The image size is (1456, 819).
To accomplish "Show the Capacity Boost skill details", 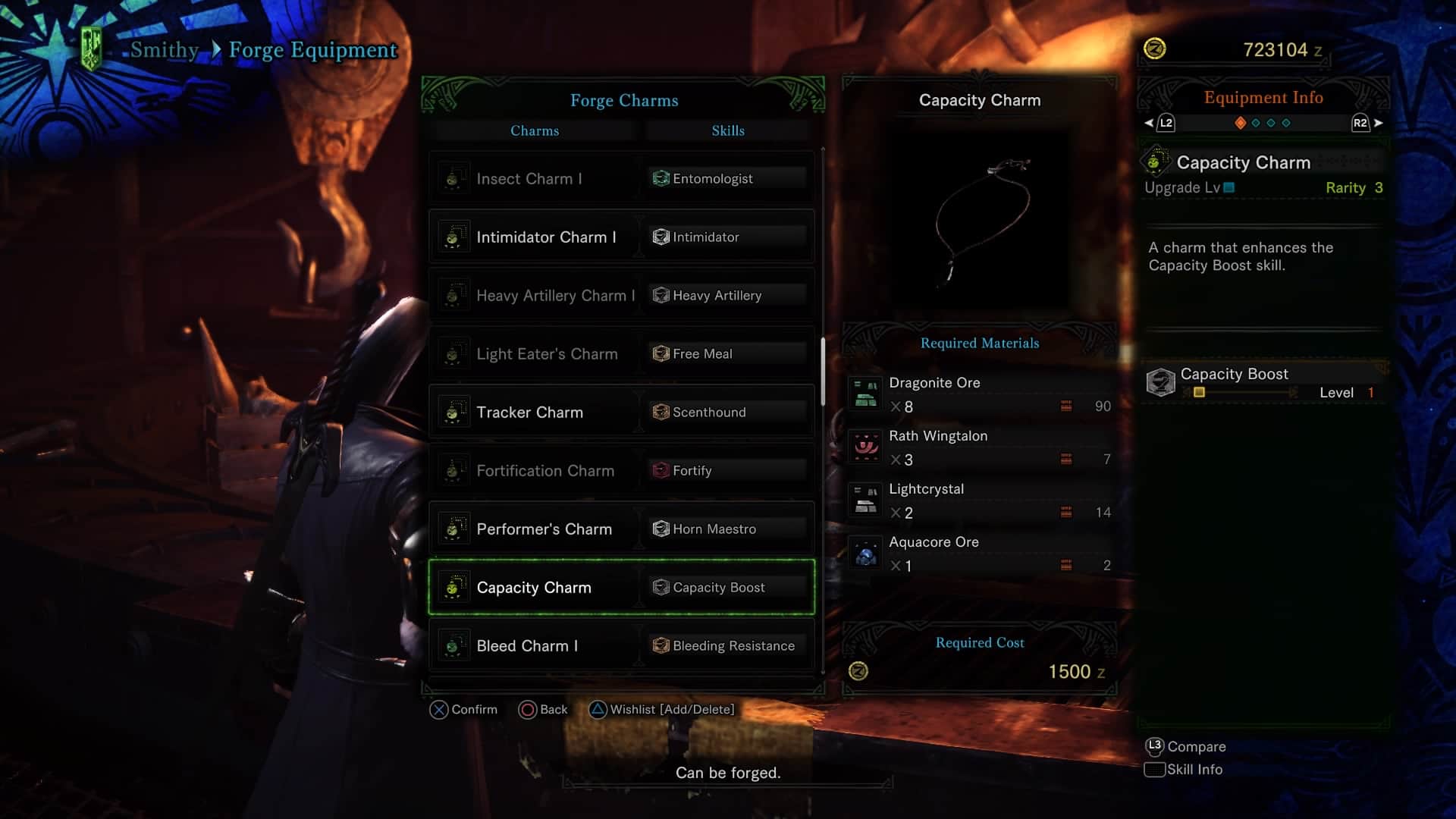I will (1263, 382).
